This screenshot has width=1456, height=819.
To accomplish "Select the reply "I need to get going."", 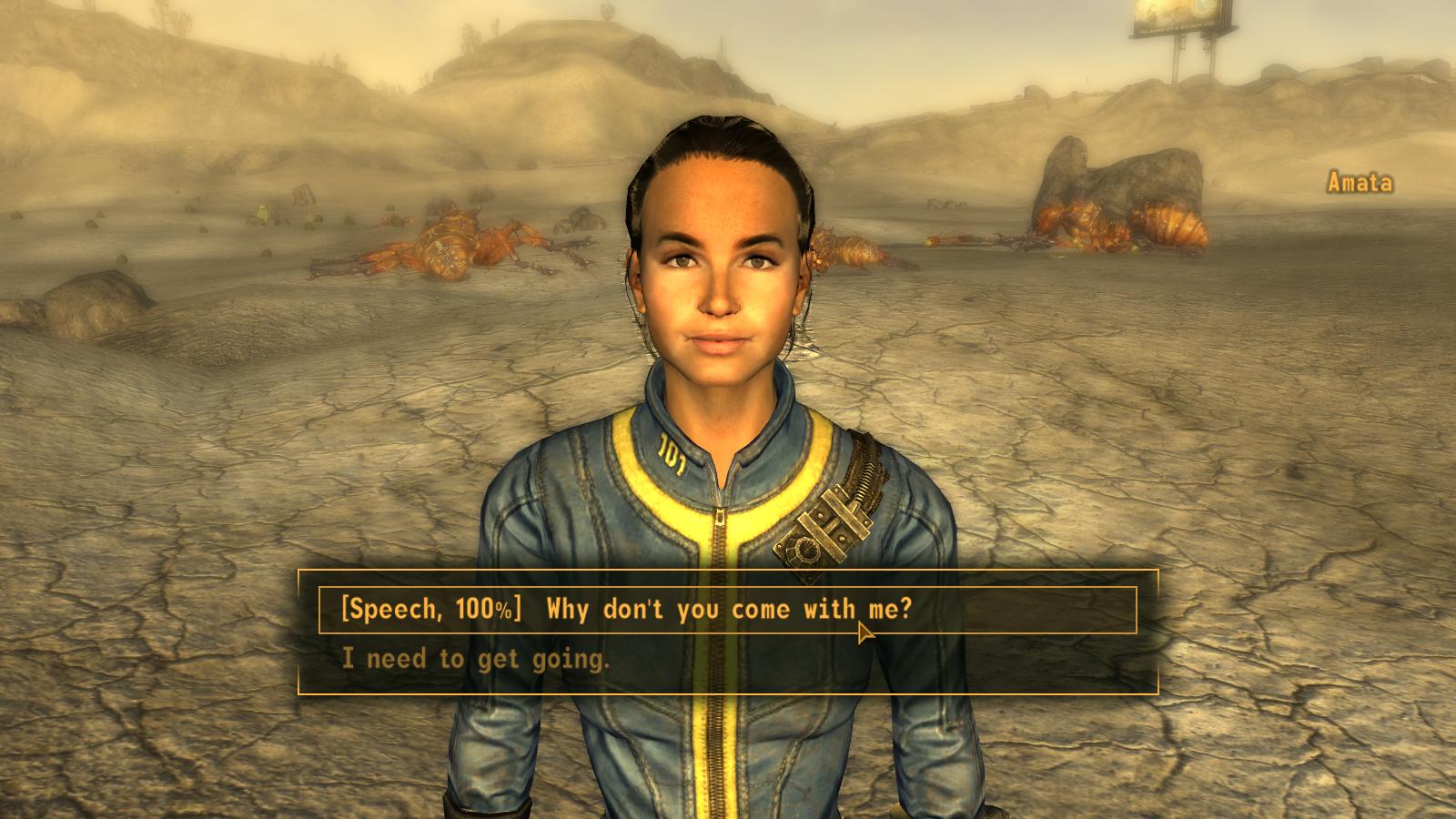I will [x=475, y=658].
